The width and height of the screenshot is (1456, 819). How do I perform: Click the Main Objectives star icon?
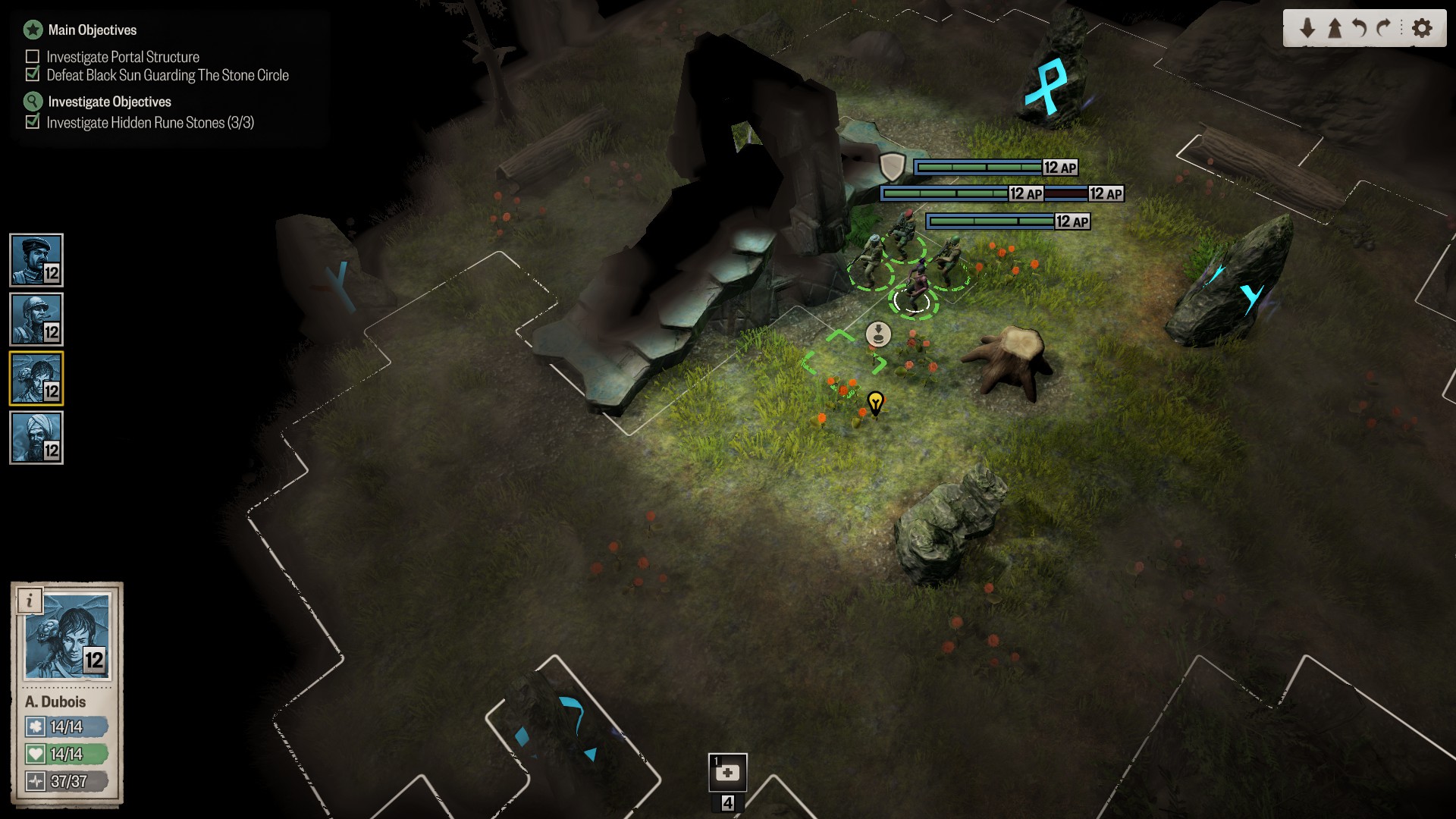coord(33,30)
